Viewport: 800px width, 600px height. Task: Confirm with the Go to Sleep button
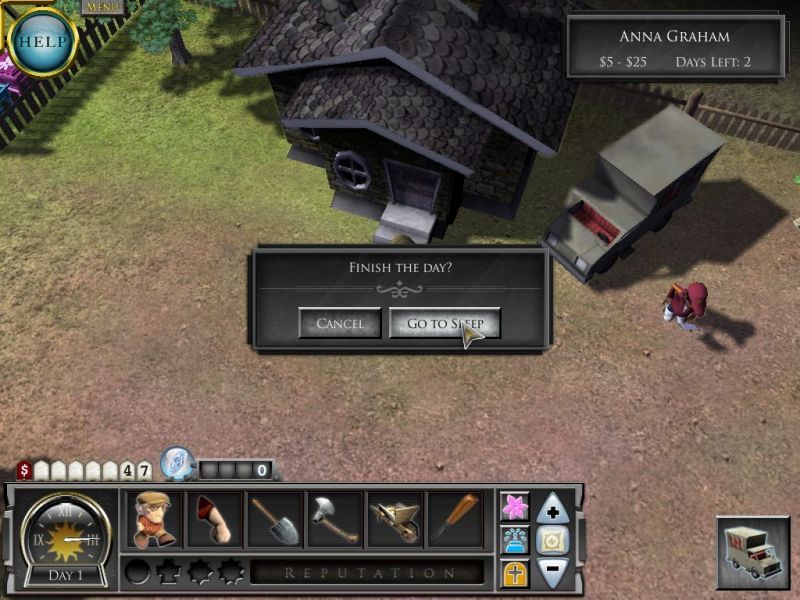[444, 323]
